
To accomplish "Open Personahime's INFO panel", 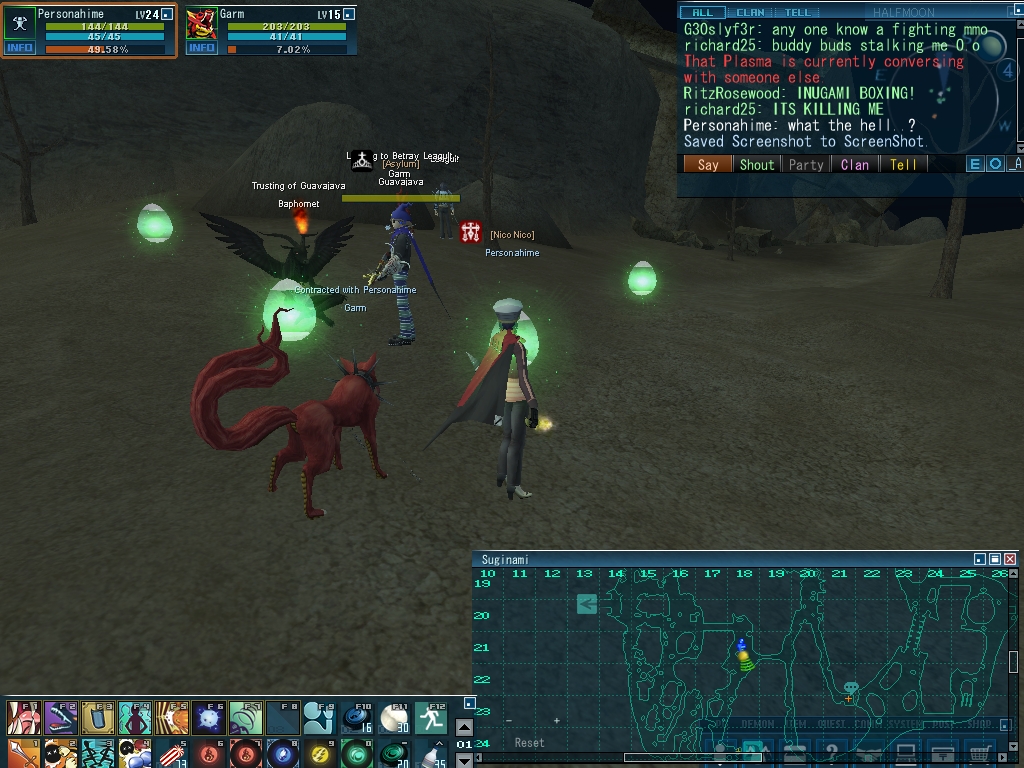I will (x=19, y=48).
